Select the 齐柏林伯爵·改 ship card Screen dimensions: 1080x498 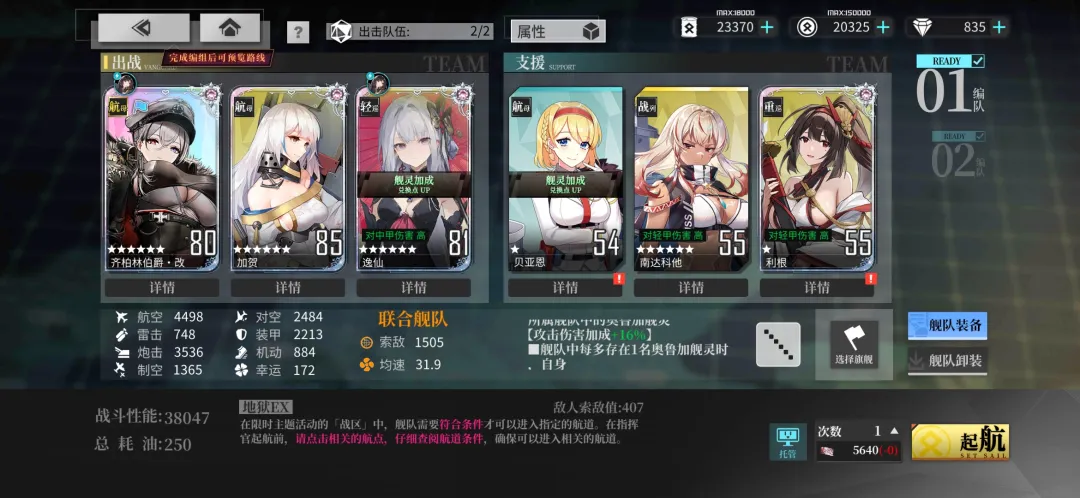pyautogui.click(x=162, y=178)
